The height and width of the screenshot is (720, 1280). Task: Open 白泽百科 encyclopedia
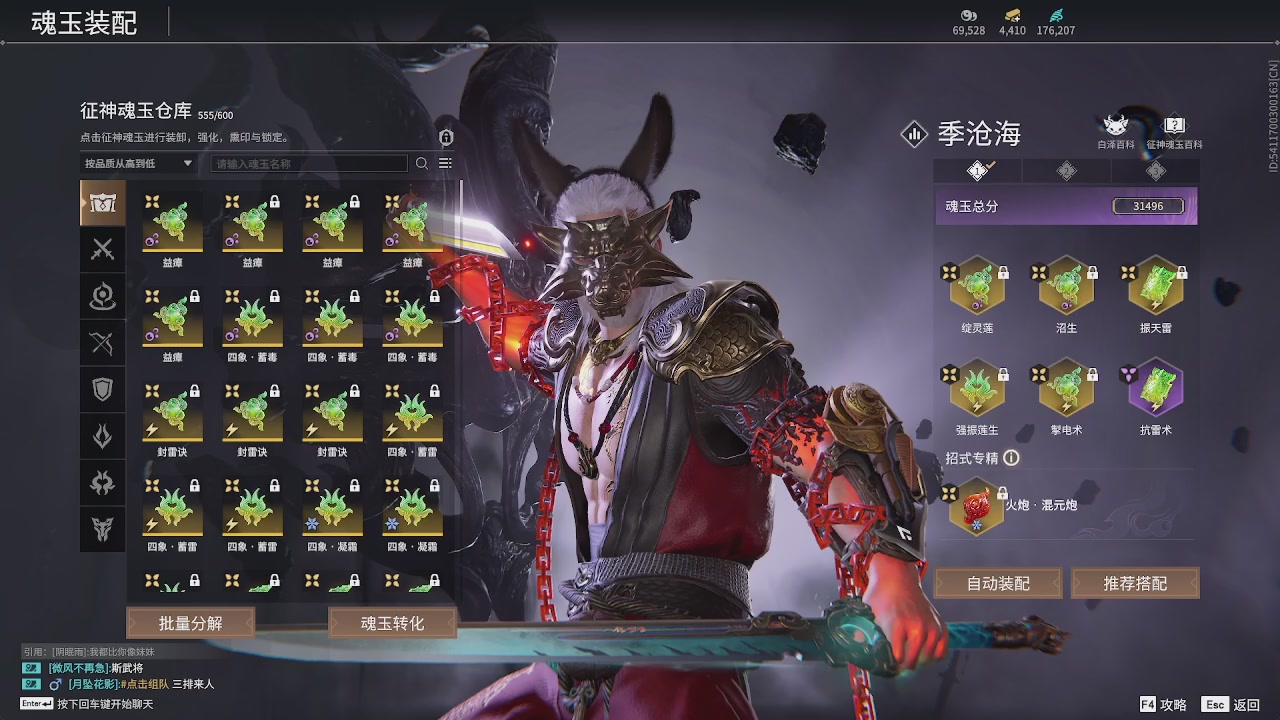[1115, 129]
